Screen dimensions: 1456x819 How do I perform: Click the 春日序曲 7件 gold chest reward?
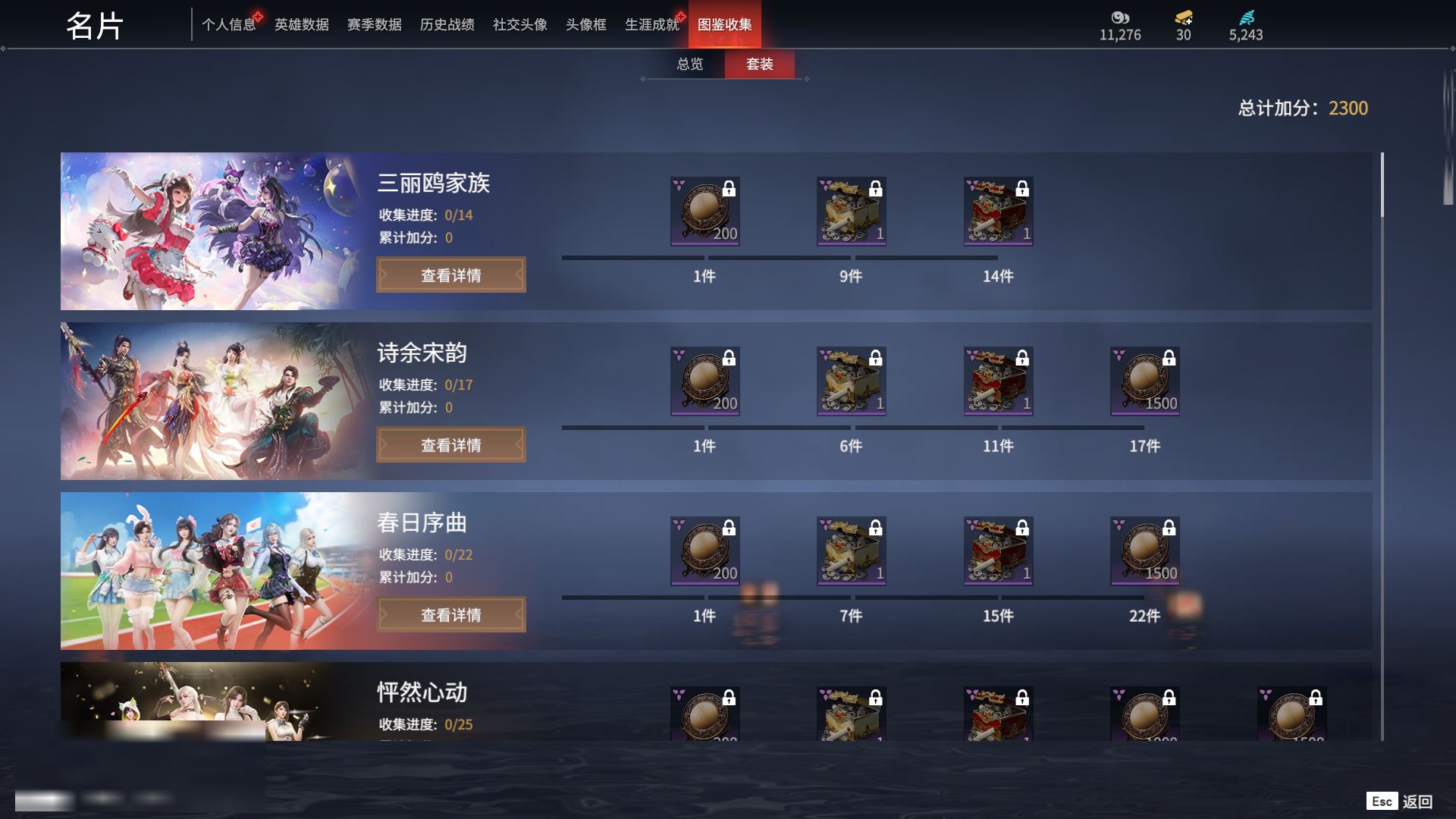pyautogui.click(x=851, y=551)
